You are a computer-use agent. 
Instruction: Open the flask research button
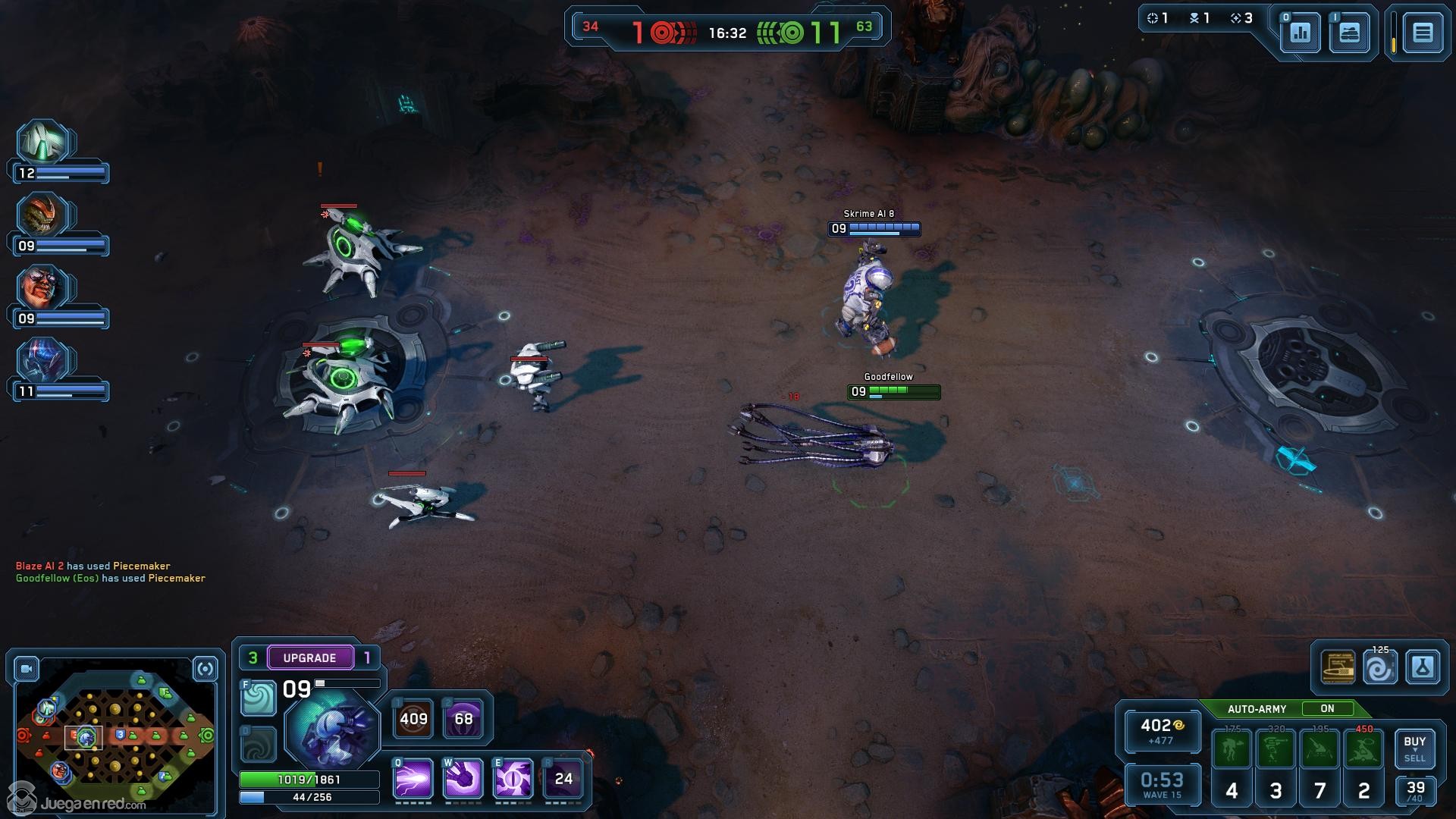pos(1422,667)
